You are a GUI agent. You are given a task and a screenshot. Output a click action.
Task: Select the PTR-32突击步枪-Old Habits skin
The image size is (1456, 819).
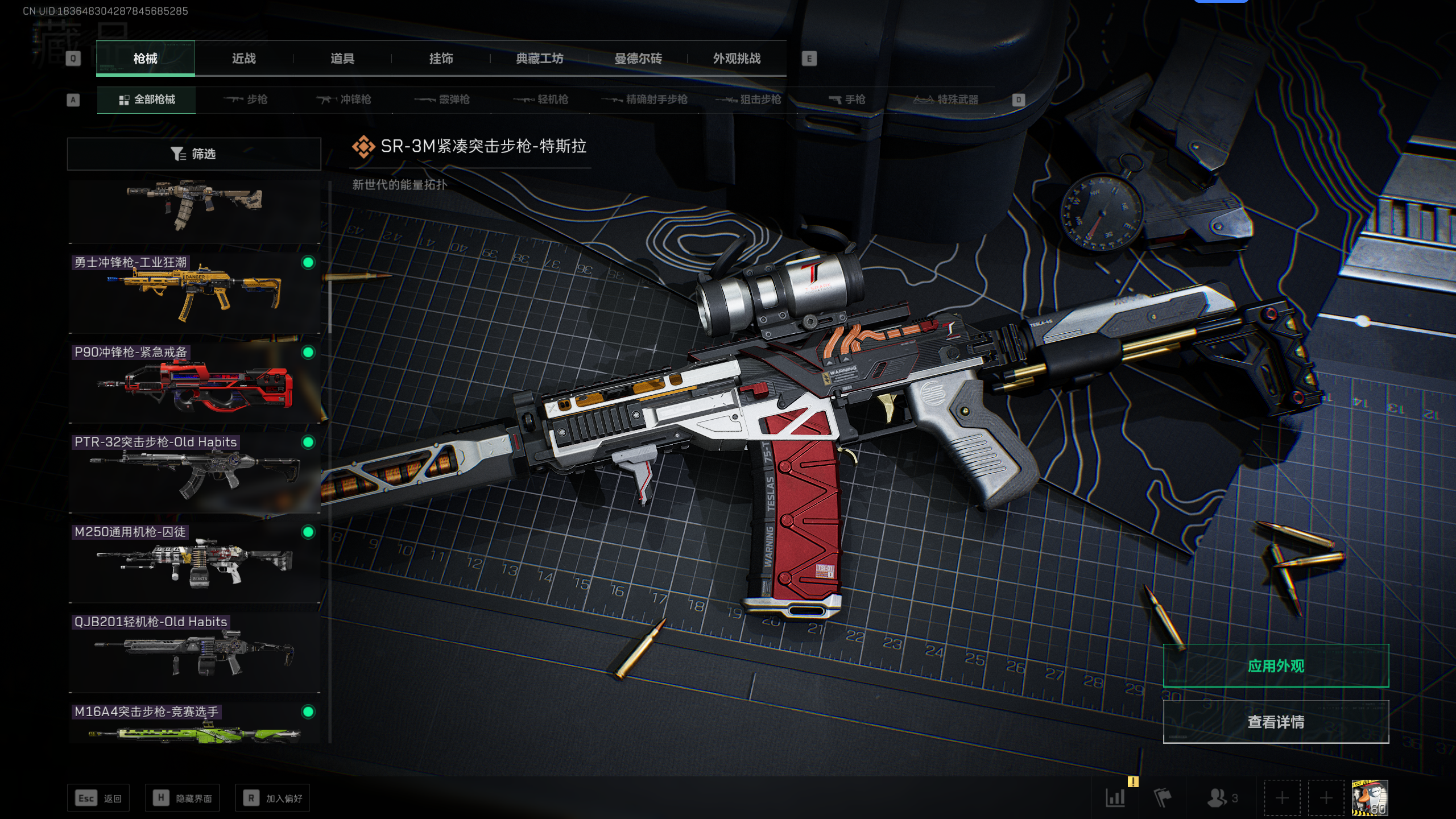pyautogui.click(x=194, y=473)
